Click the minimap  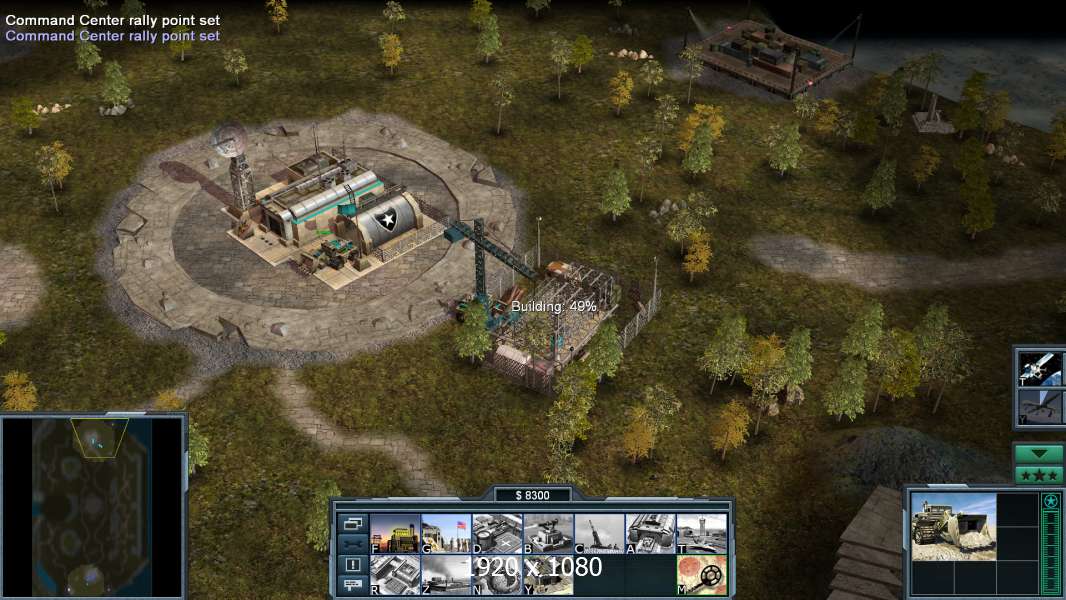(x=92, y=505)
